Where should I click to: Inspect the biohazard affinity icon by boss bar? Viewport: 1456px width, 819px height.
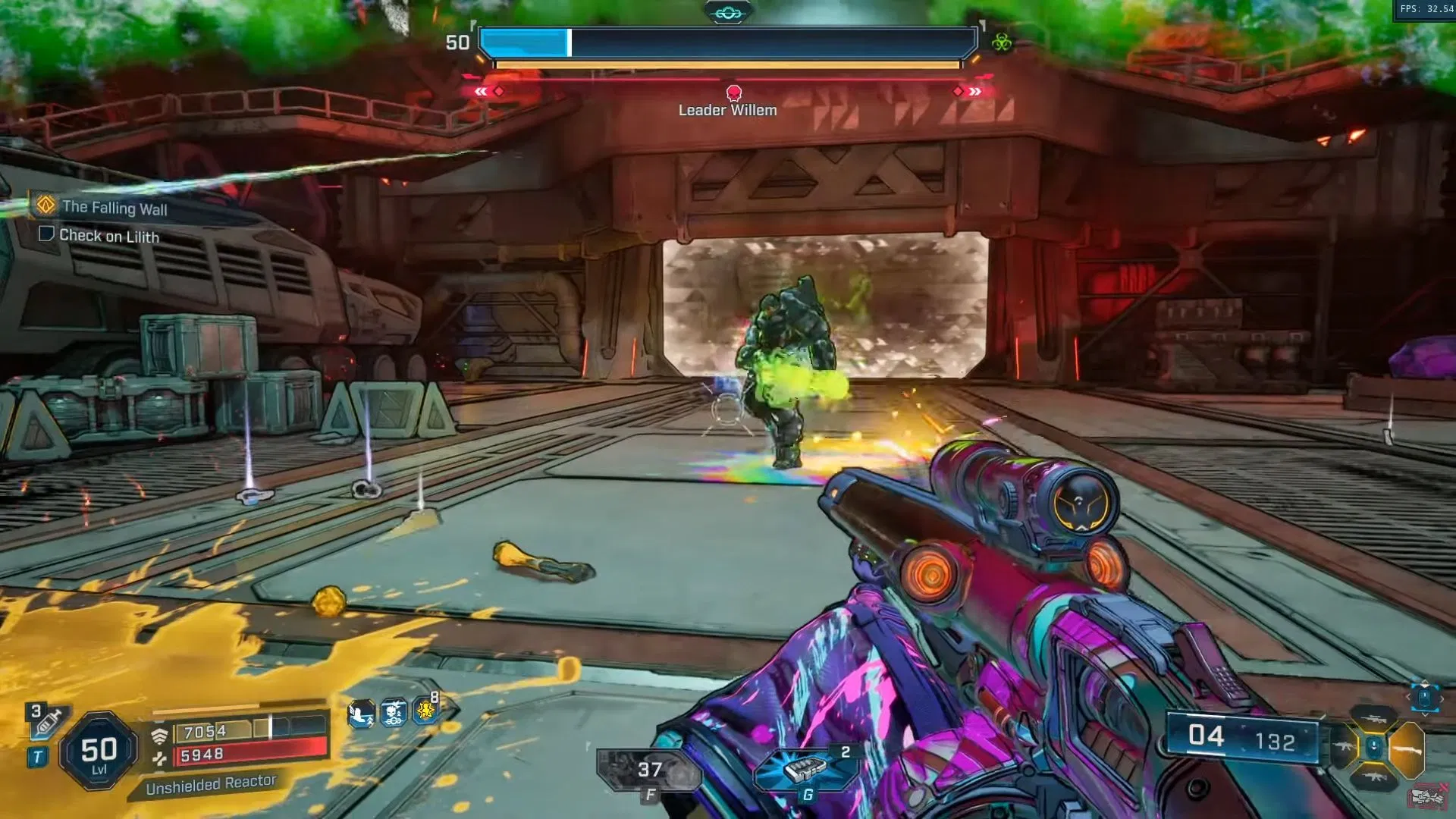[1002, 42]
